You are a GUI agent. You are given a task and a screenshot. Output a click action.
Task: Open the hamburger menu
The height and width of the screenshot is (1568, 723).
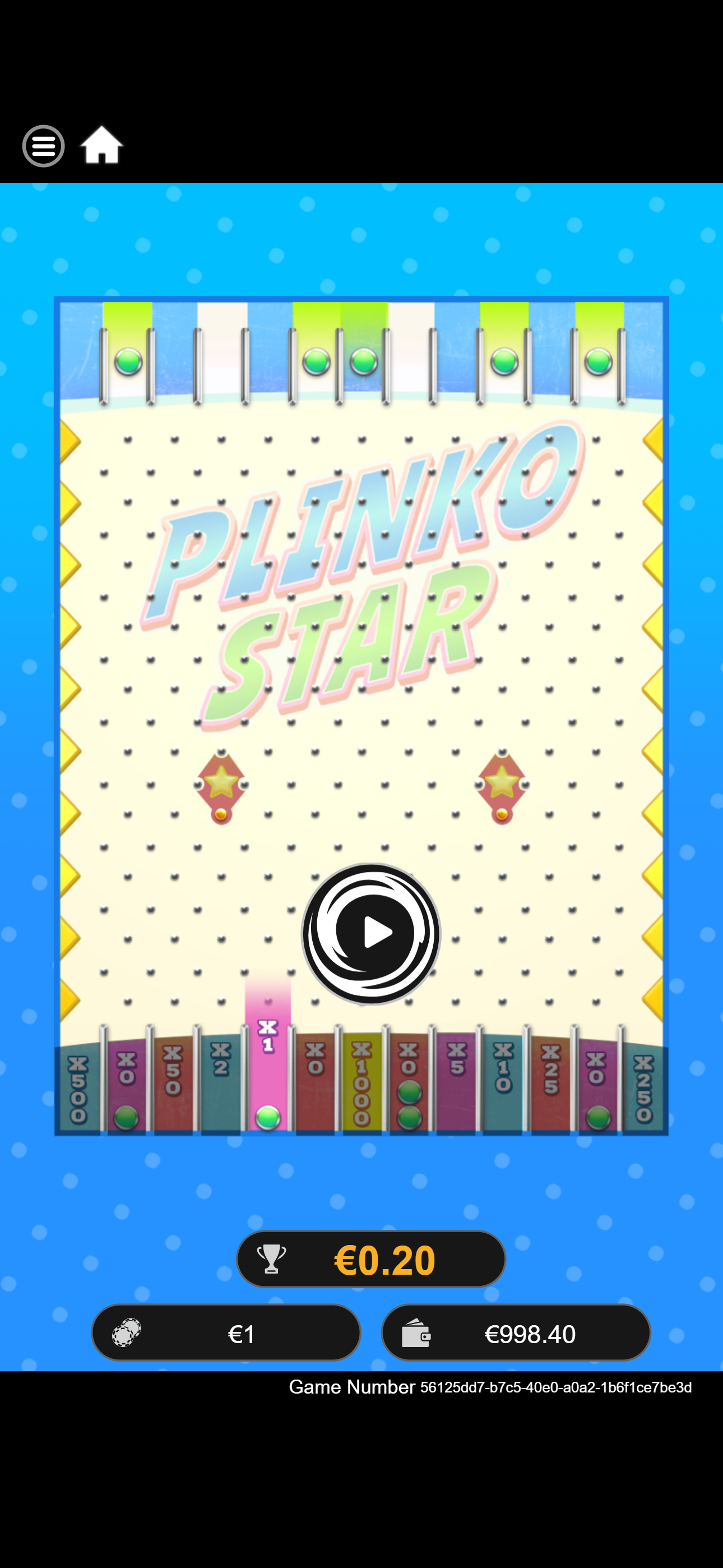pos(43,146)
